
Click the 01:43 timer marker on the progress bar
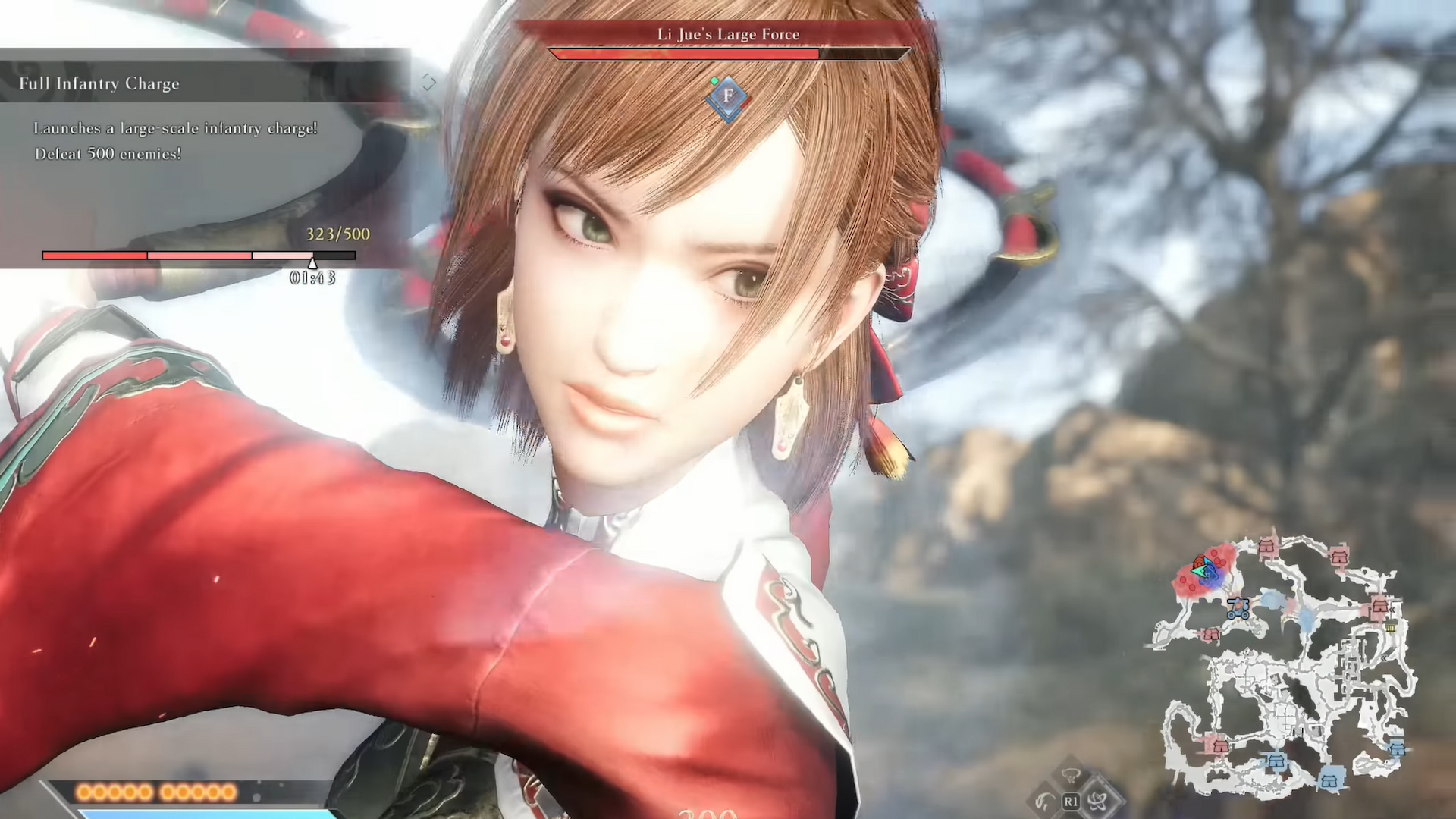(312, 269)
